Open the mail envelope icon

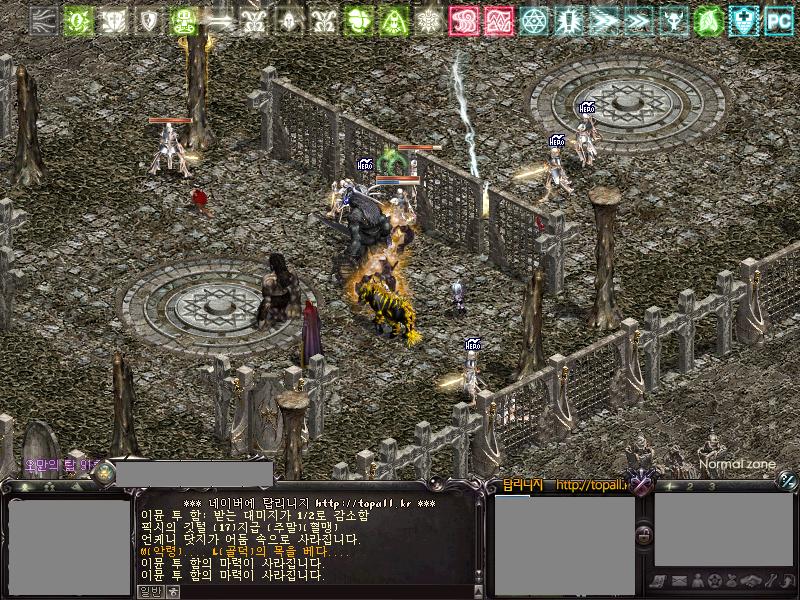coord(678,581)
